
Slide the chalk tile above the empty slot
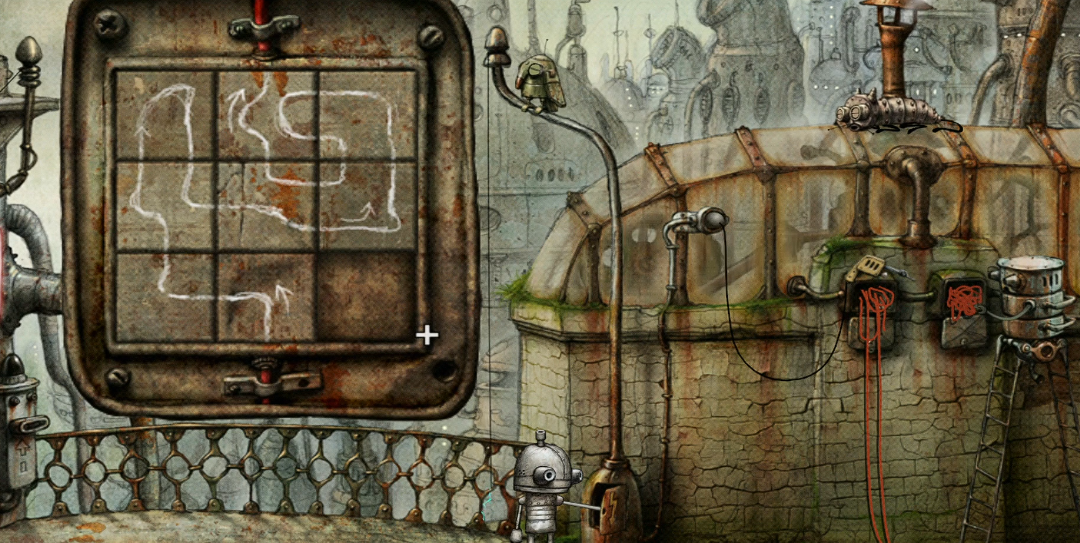(x=368, y=206)
